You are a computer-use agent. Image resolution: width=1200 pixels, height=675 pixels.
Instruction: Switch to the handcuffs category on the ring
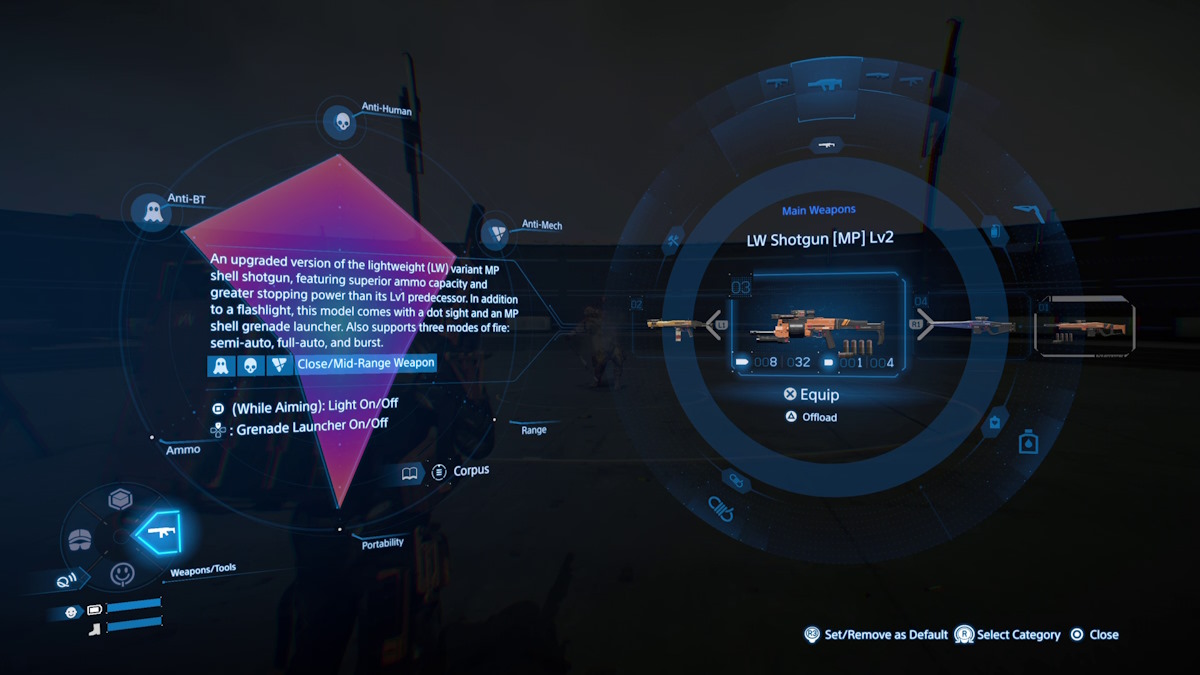(x=721, y=509)
